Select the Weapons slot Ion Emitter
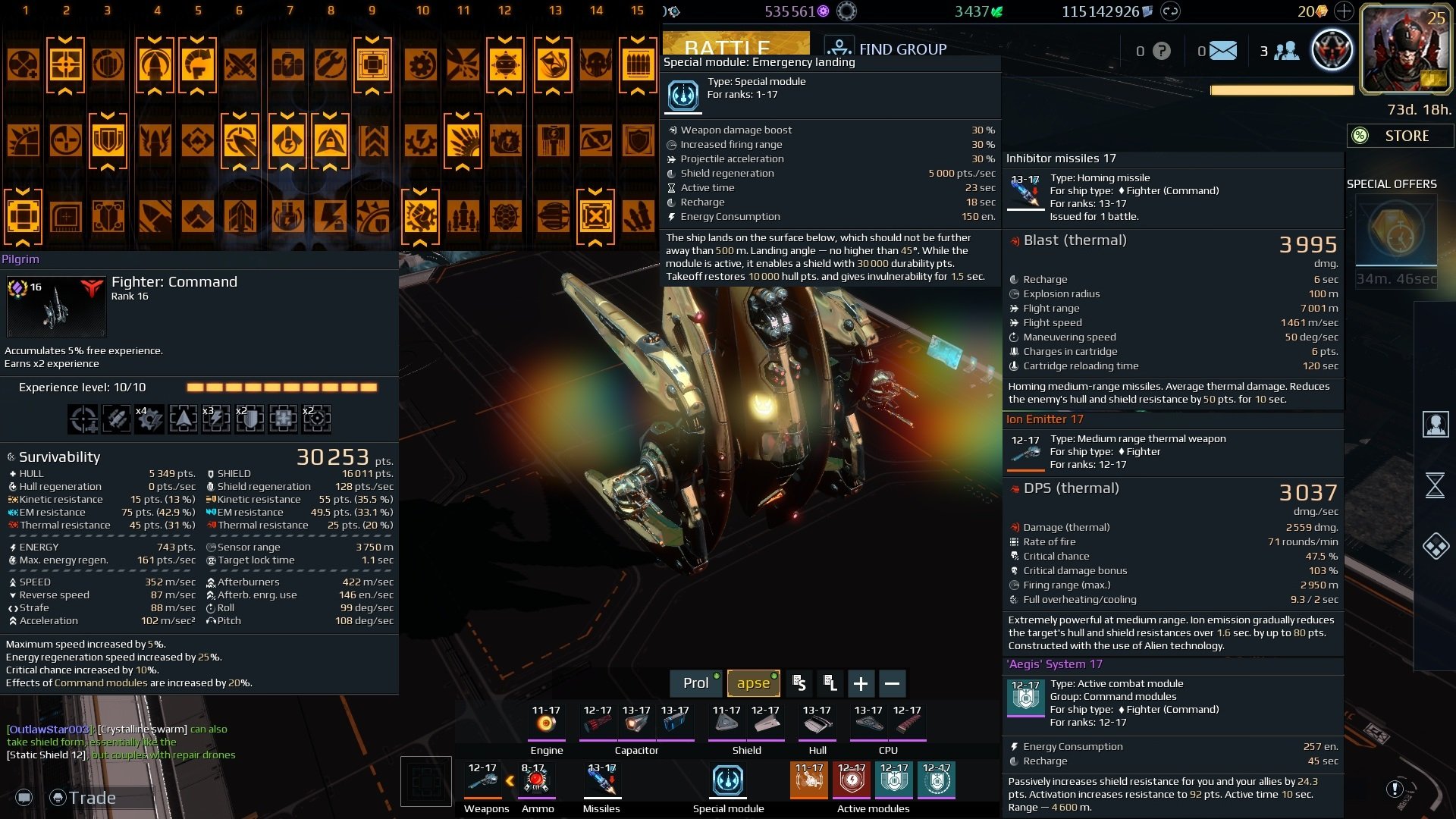Screen dimensions: 1456x819 click(482, 780)
